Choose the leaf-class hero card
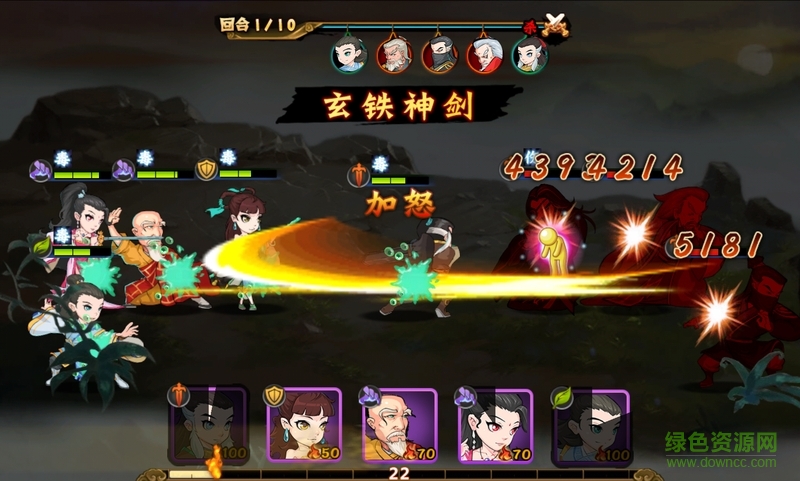The height and width of the screenshot is (481, 800). pos(589,425)
